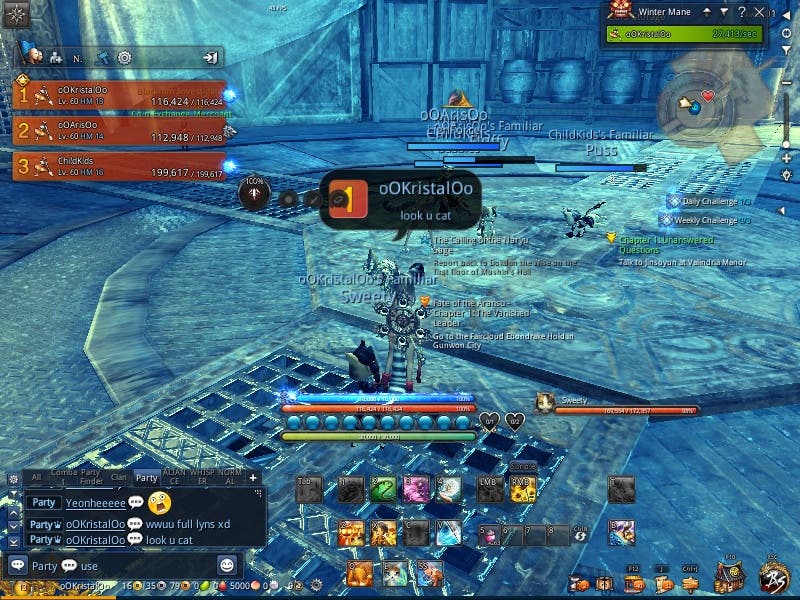Switch to the Clan chat tab

point(118,478)
